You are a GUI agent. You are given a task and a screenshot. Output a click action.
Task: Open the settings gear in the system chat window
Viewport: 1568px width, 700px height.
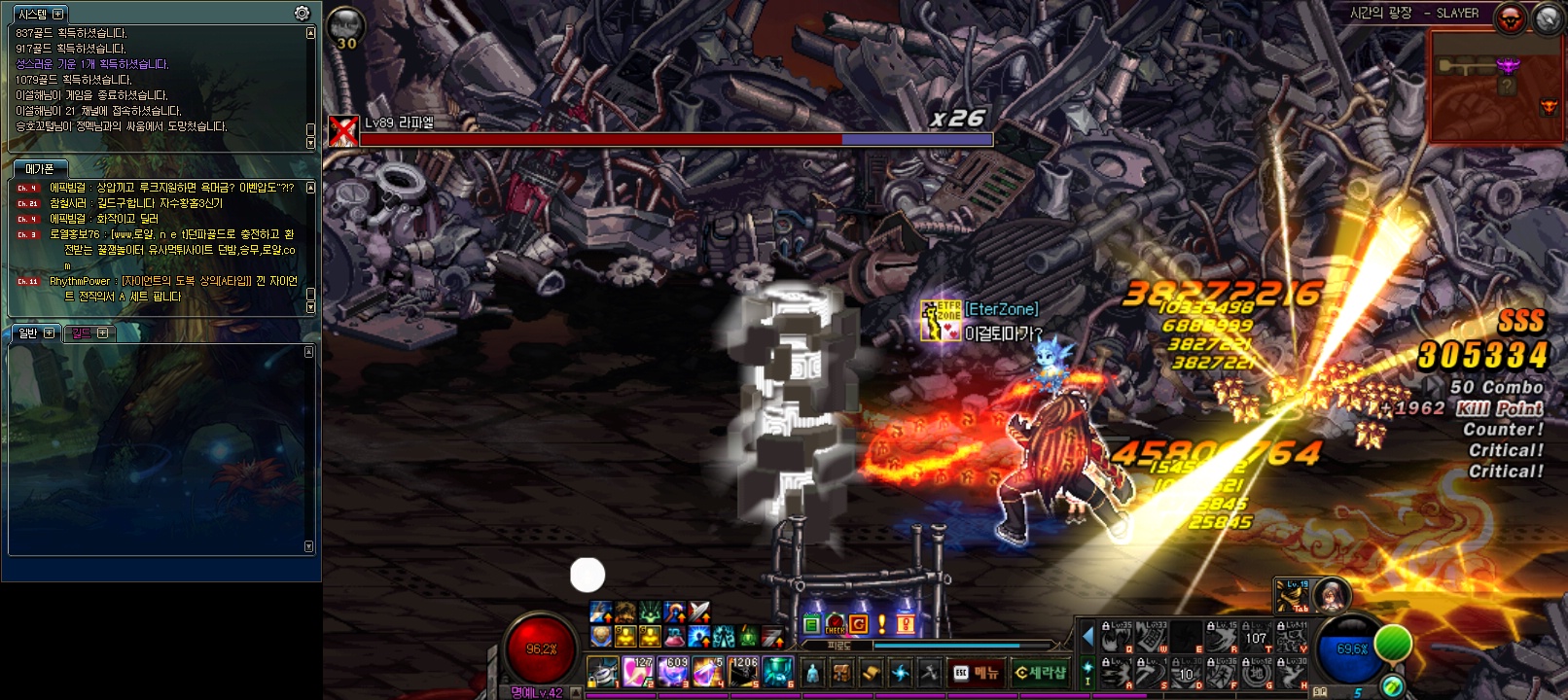(302, 14)
